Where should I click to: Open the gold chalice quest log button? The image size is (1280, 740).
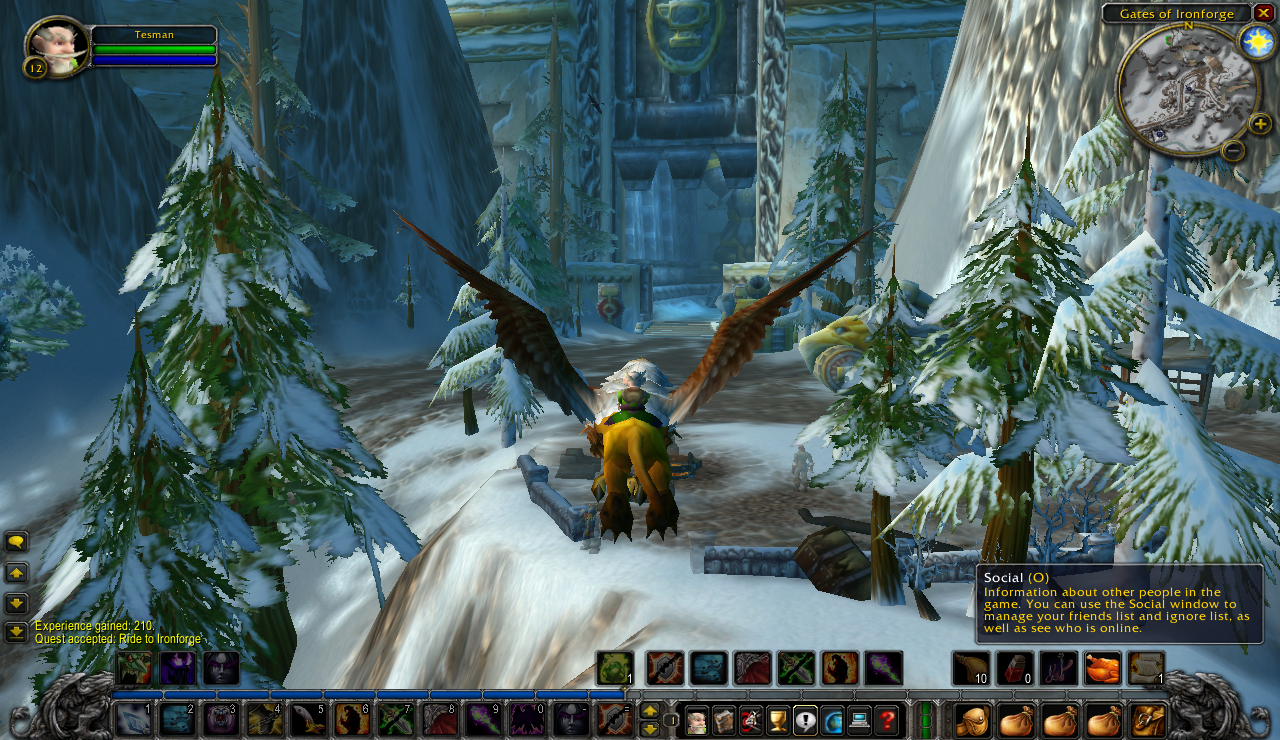778,720
